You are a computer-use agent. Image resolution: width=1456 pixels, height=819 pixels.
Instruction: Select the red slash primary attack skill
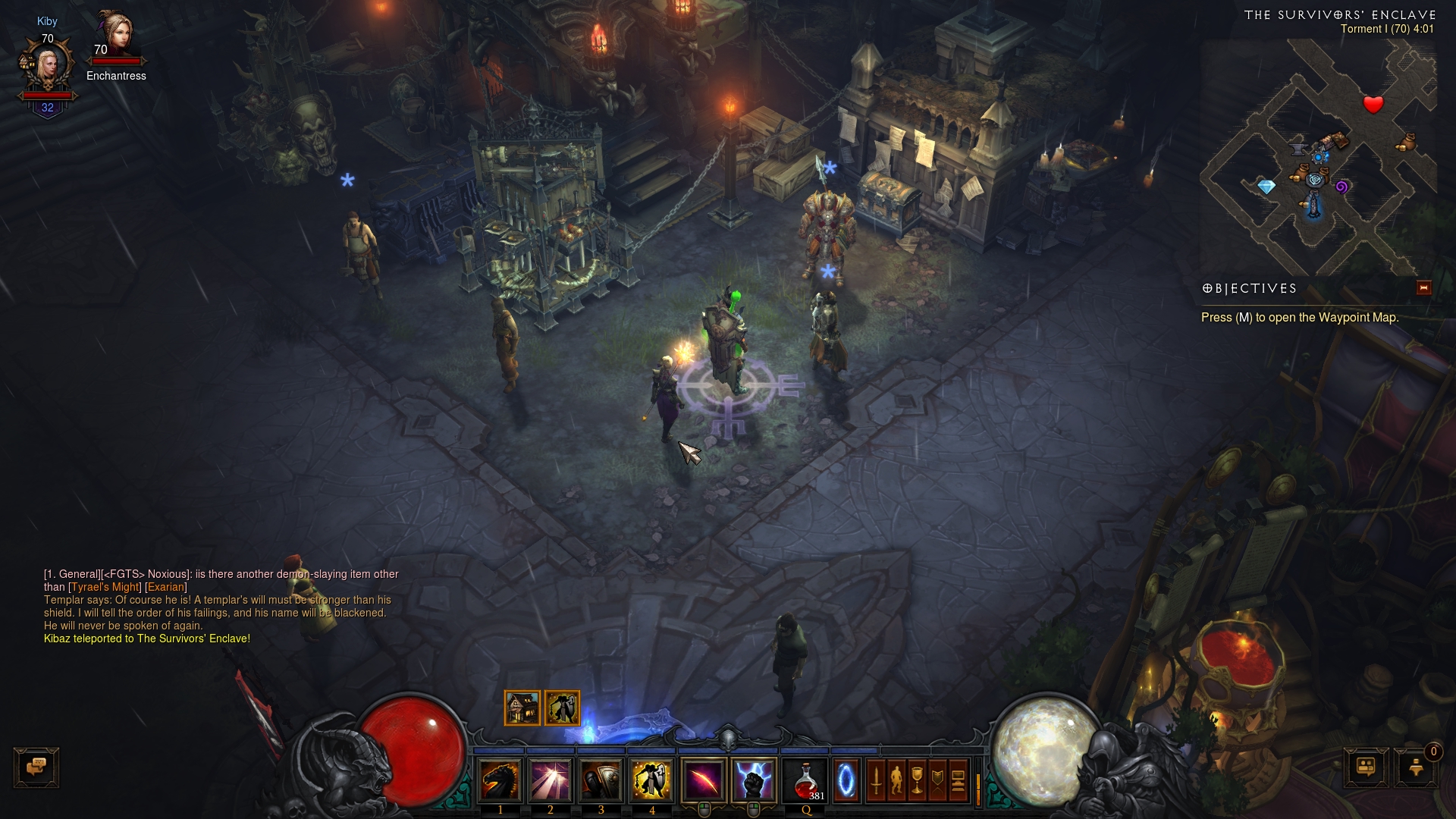coord(704,780)
